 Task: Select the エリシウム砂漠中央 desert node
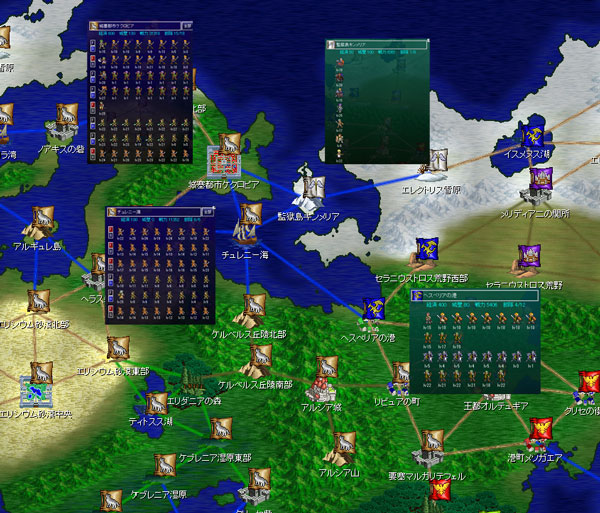click(35, 388)
